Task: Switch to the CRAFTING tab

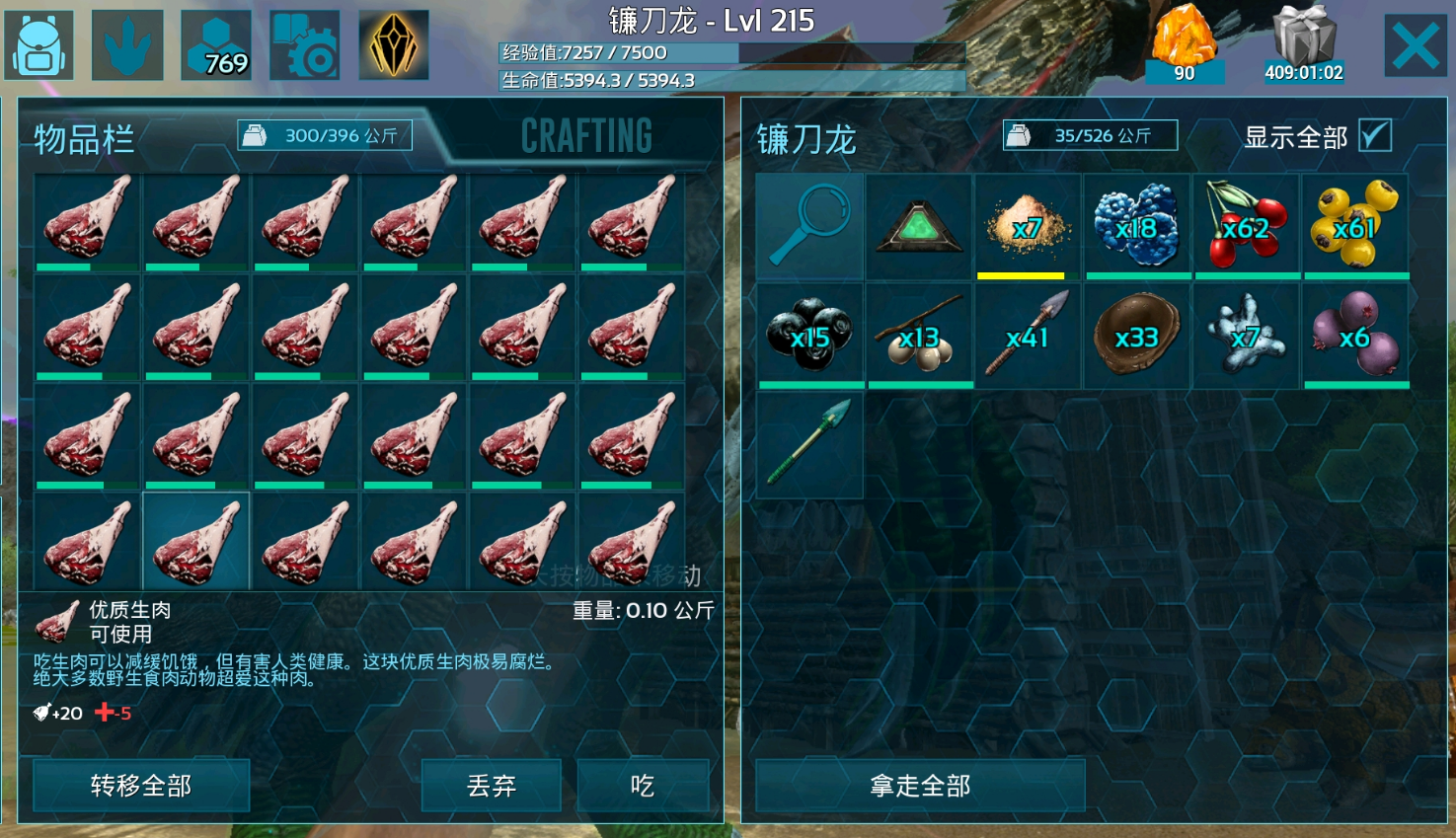Action: tap(586, 136)
